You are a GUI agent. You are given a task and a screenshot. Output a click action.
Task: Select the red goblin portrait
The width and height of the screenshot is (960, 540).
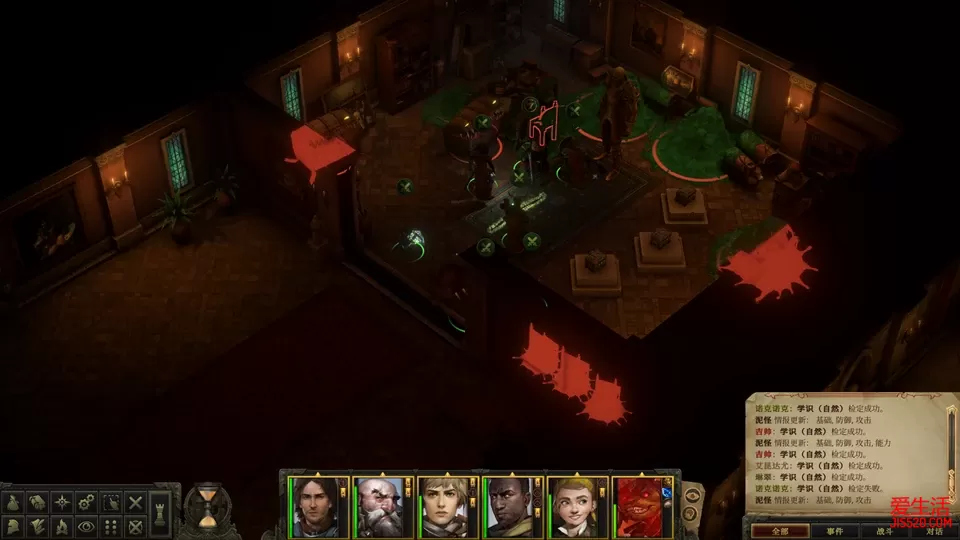pyautogui.click(x=642, y=506)
